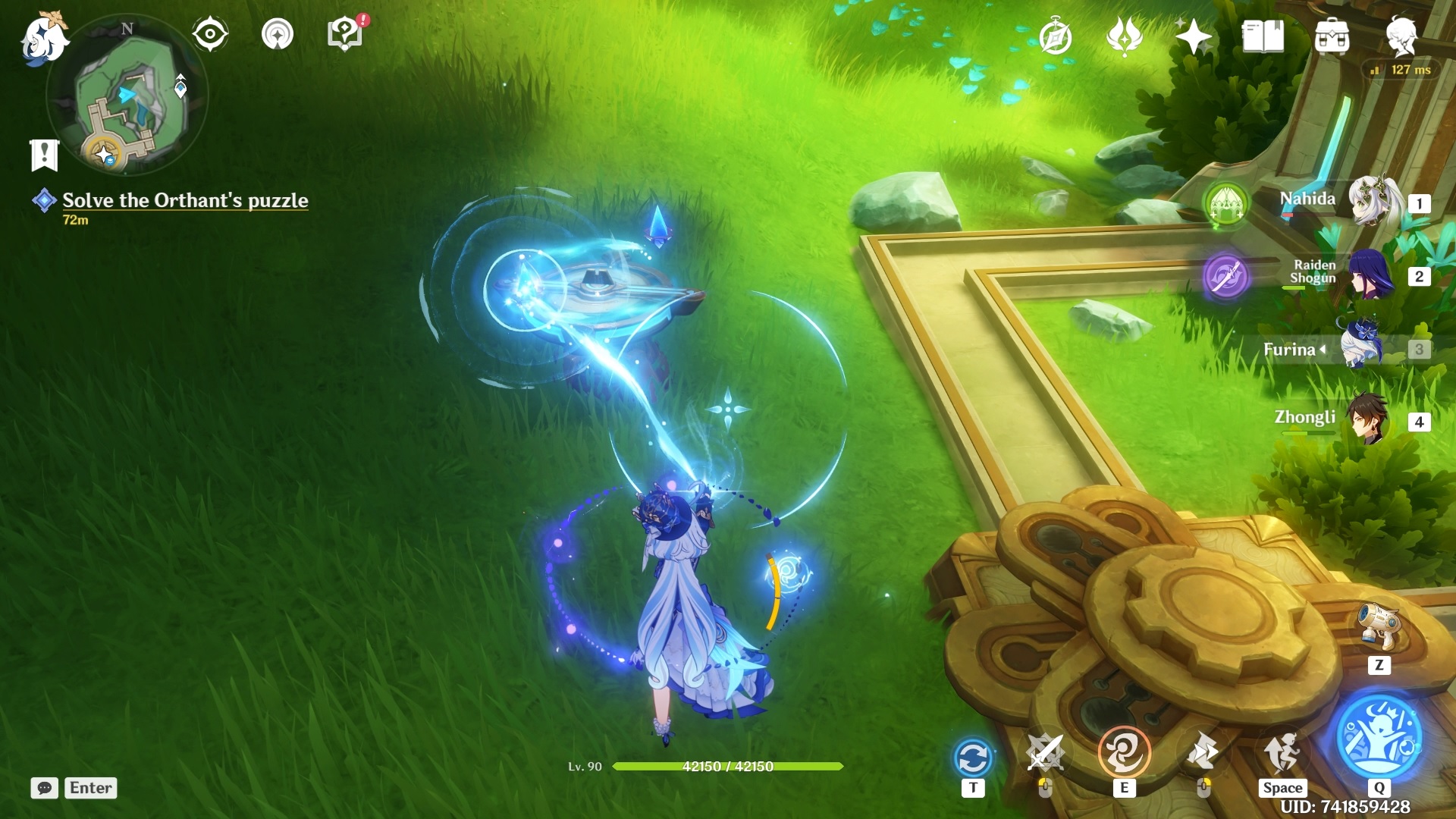
Task: Open the open-book handbook icon
Action: coord(1263,36)
